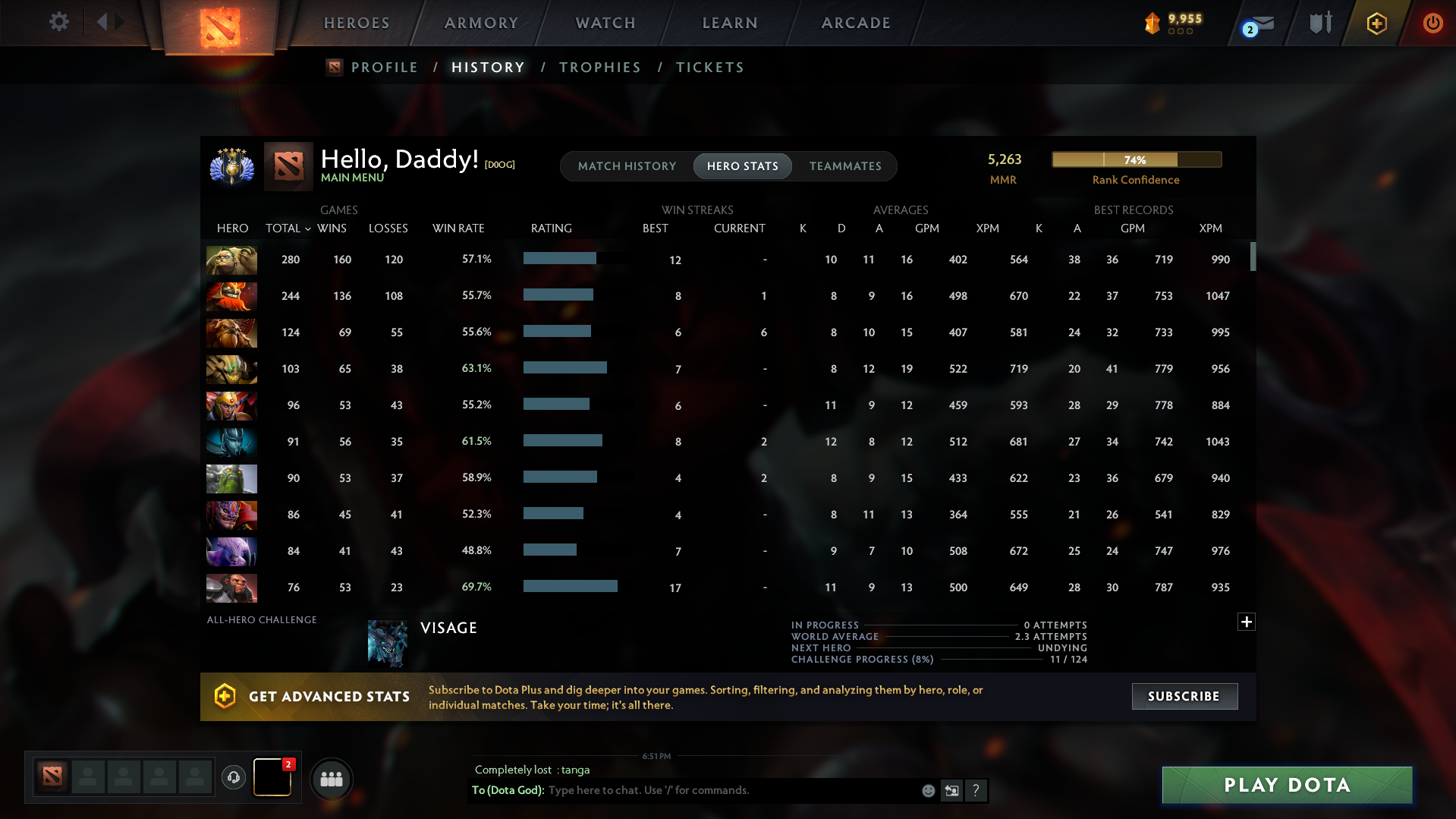Switch to the TEAMMATES tab
The height and width of the screenshot is (819, 1456).
[844, 166]
